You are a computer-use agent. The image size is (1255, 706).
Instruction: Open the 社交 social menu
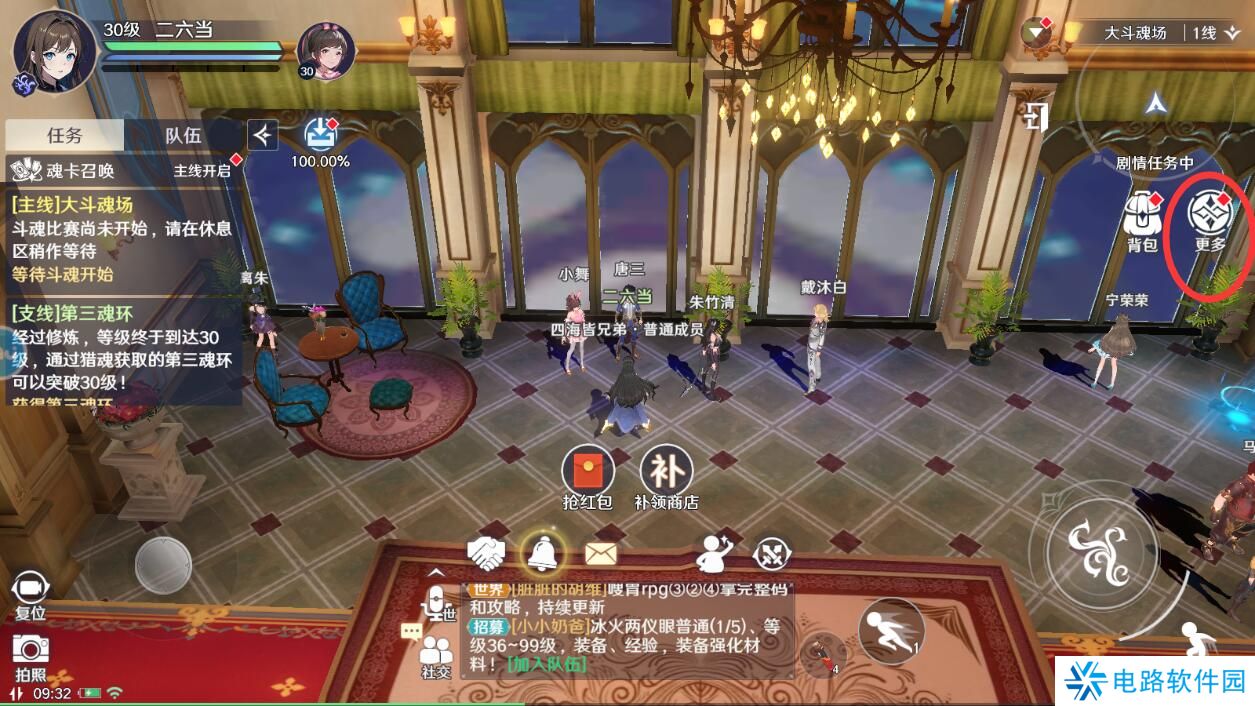coord(436,656)
